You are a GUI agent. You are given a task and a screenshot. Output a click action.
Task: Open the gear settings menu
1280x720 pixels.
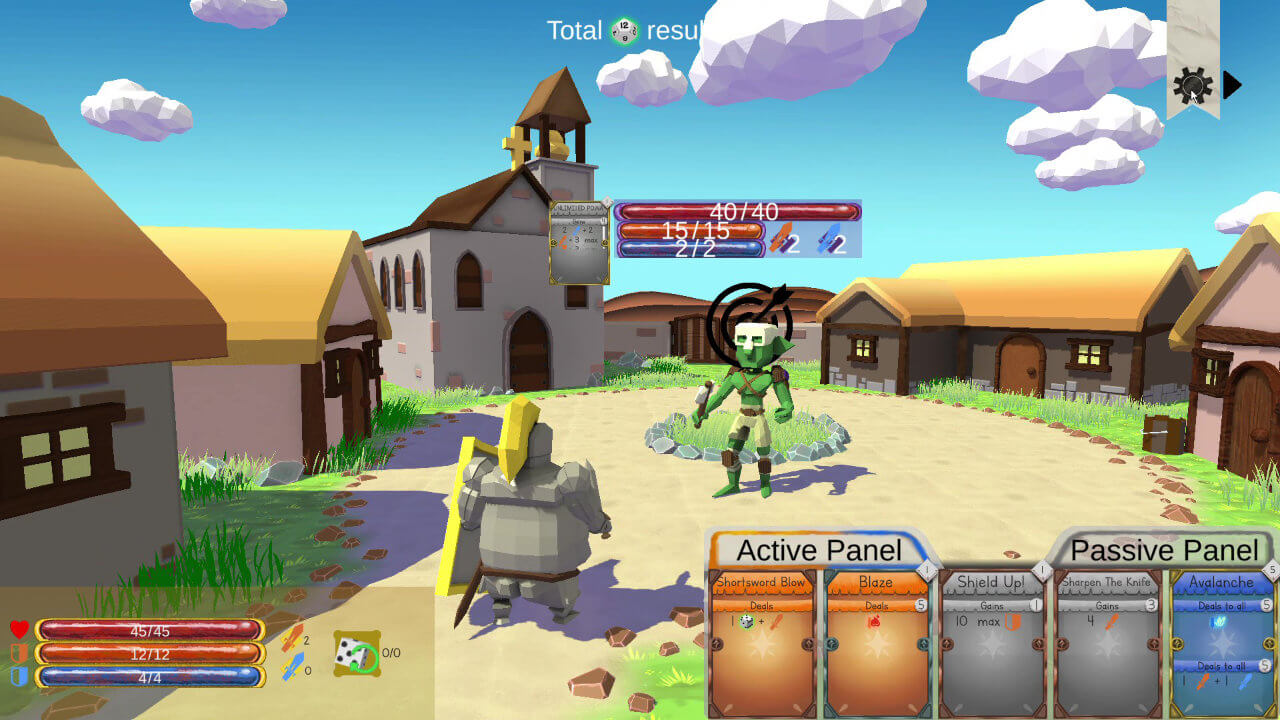click(x=1192, y=85)
